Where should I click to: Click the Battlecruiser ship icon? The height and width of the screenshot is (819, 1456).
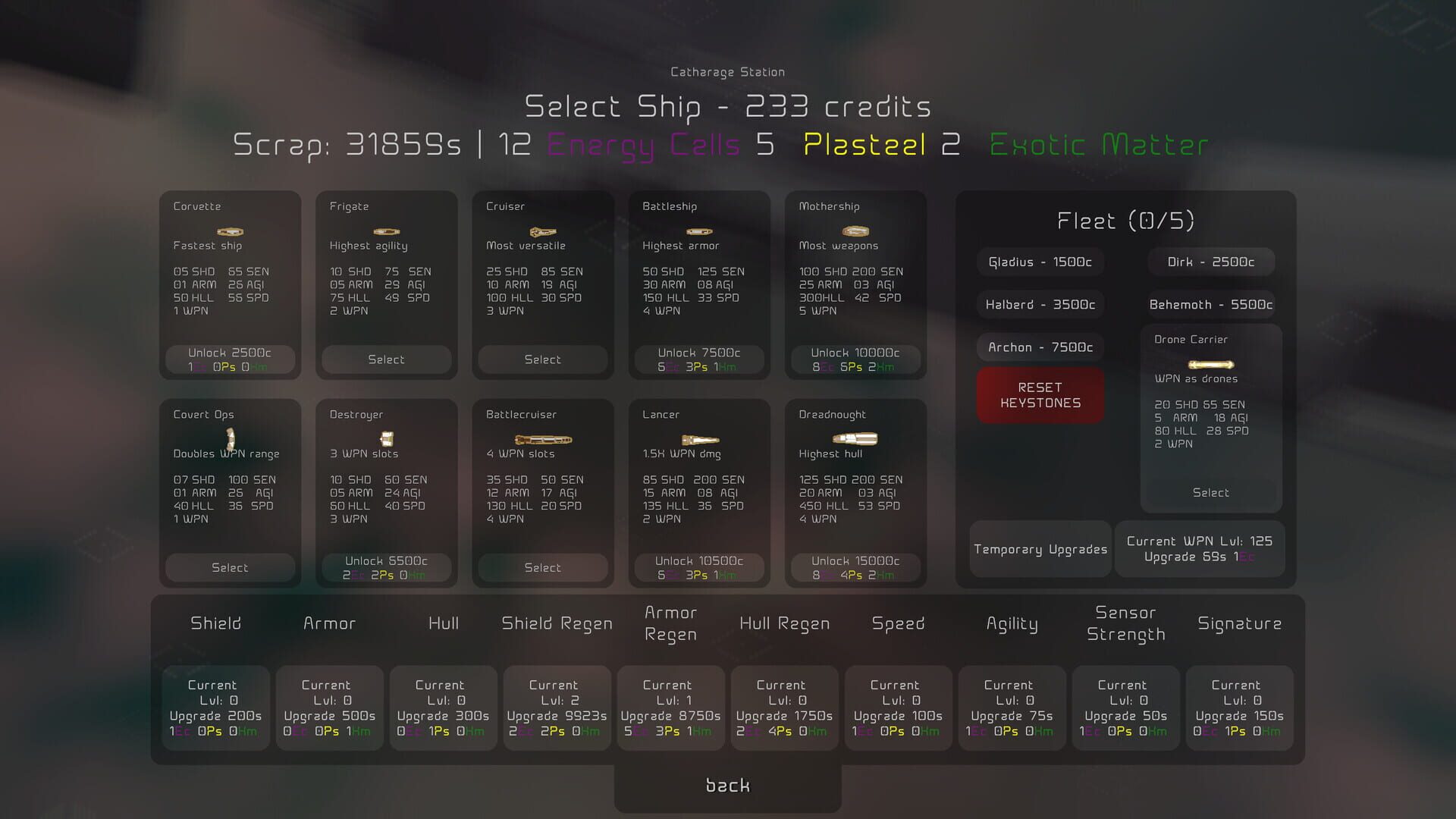pos(542,438)
